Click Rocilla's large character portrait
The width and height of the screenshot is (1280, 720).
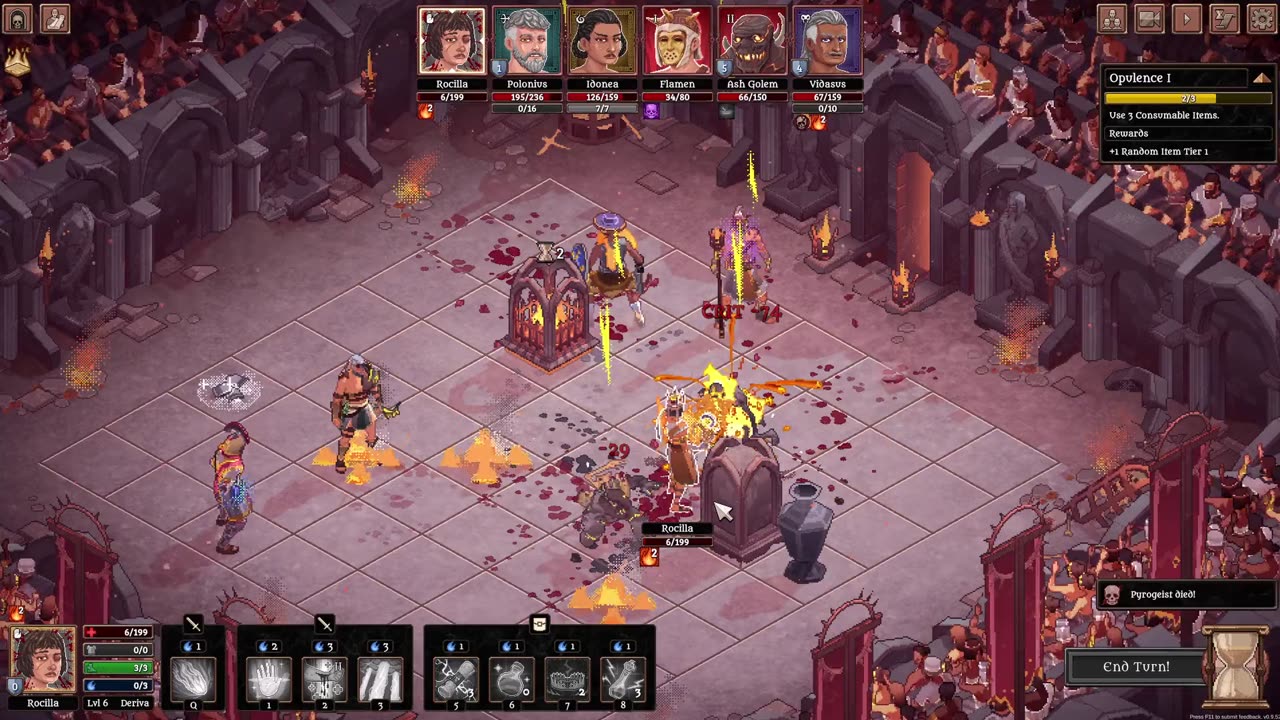[x=42, y=660]
